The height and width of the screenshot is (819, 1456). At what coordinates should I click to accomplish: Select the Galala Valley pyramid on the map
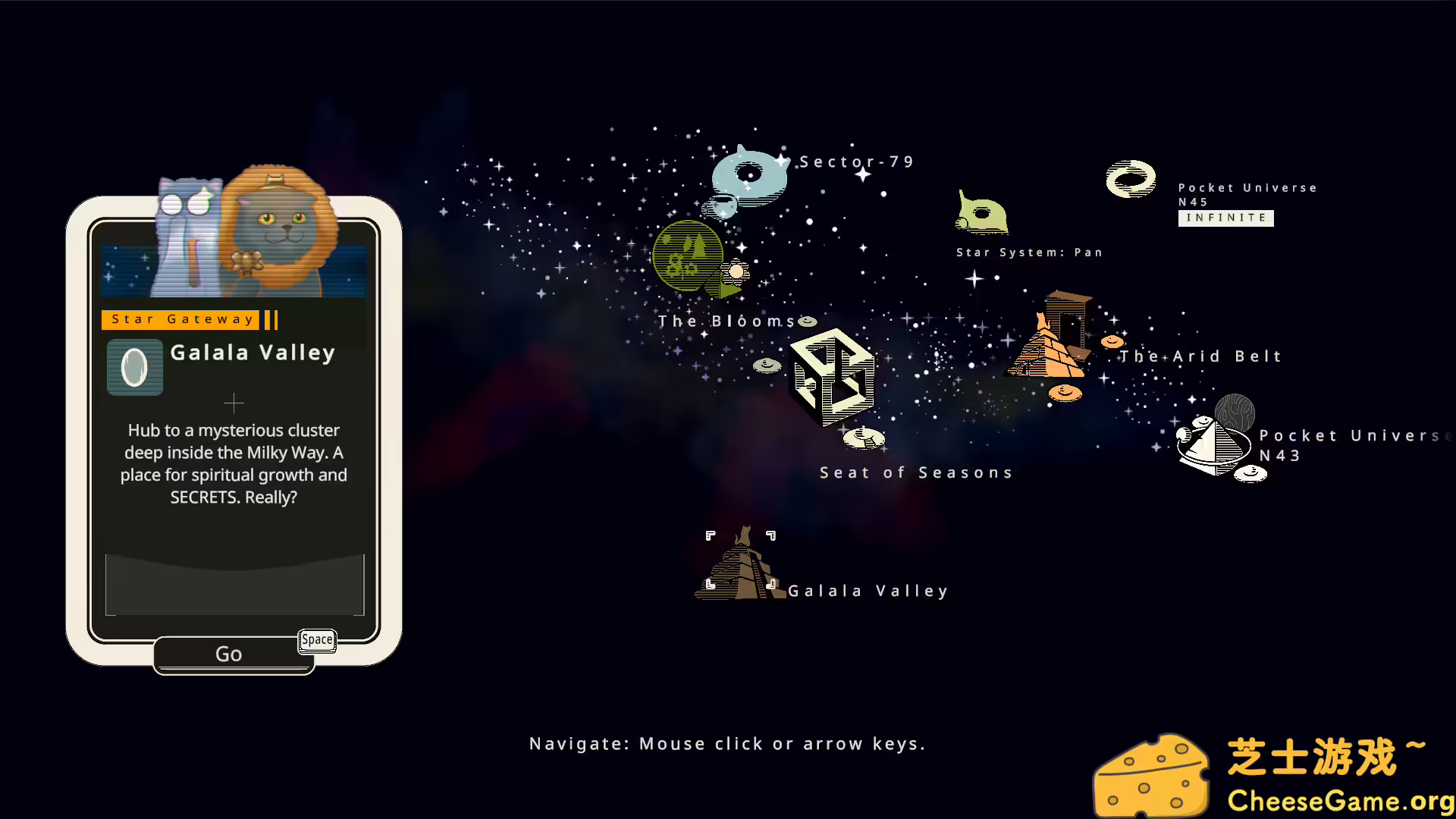(739, 565)
